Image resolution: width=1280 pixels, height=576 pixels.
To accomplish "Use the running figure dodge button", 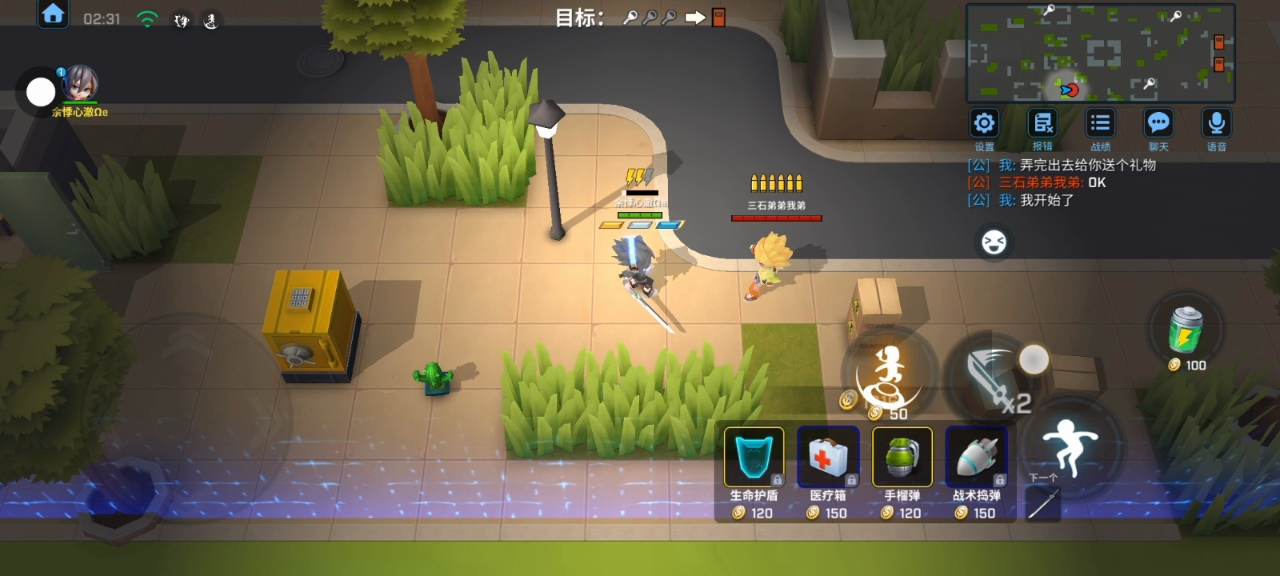I will pyautogui.click(x=1070, y=444).
